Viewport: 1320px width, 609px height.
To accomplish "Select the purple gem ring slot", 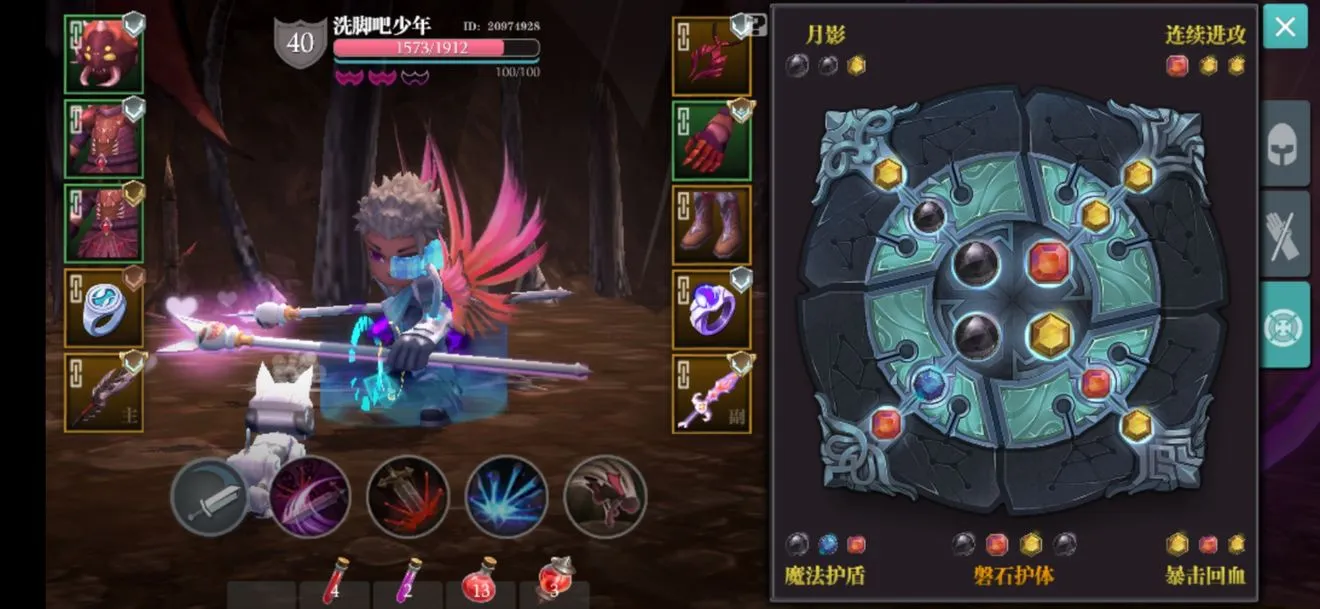I will click(x=711, y=309).
